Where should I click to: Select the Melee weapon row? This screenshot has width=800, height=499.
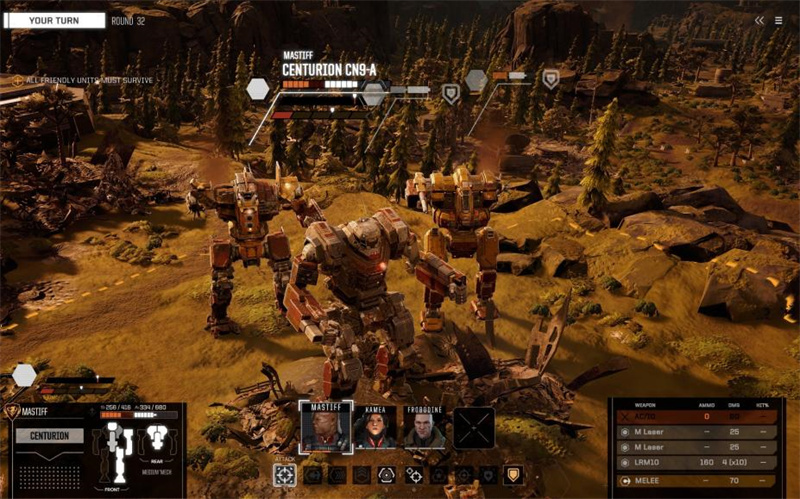click(696, 481)
